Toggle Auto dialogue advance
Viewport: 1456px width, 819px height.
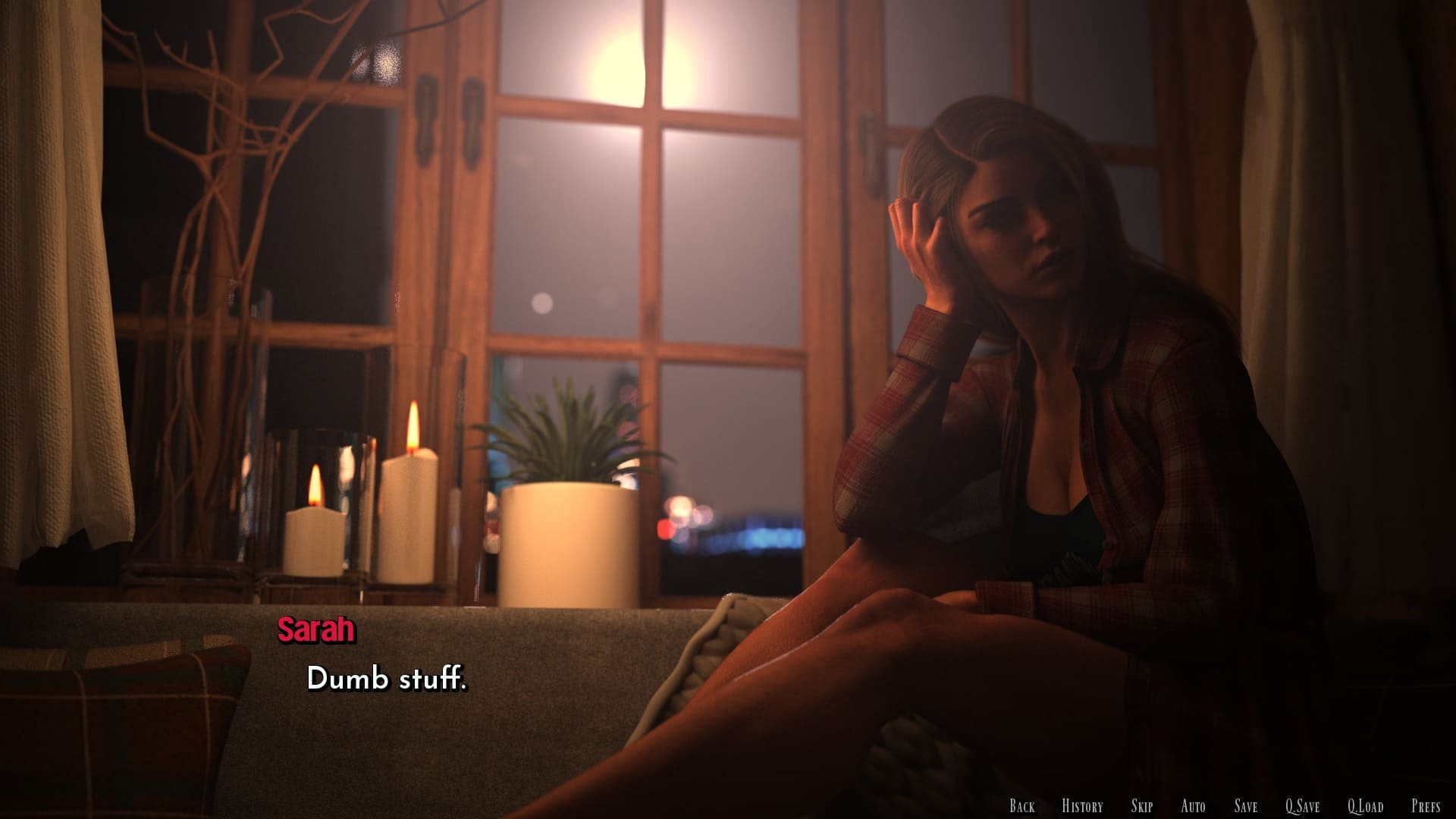(x=1193, y=806)
